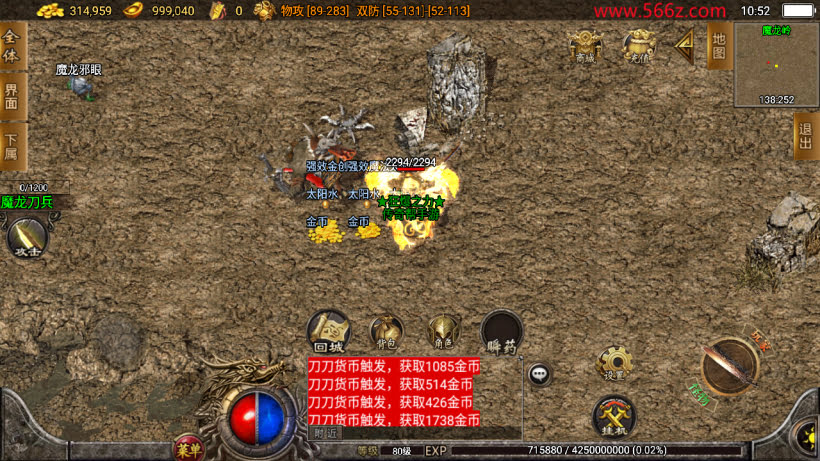Activate the large sword attack button

point(730,366)
